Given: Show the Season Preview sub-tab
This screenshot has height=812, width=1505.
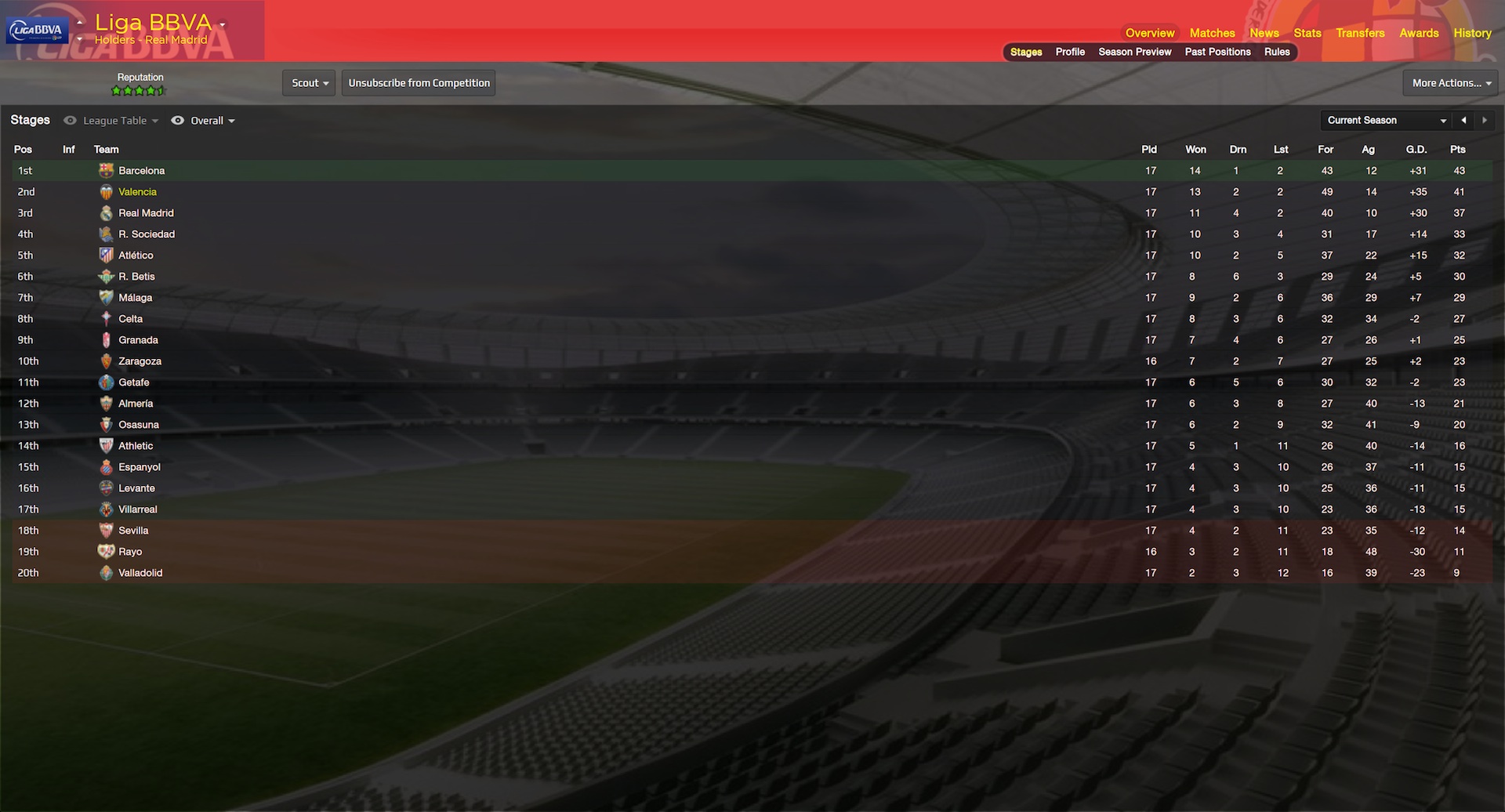Looking at the screenshot, I should point(1134,52).
